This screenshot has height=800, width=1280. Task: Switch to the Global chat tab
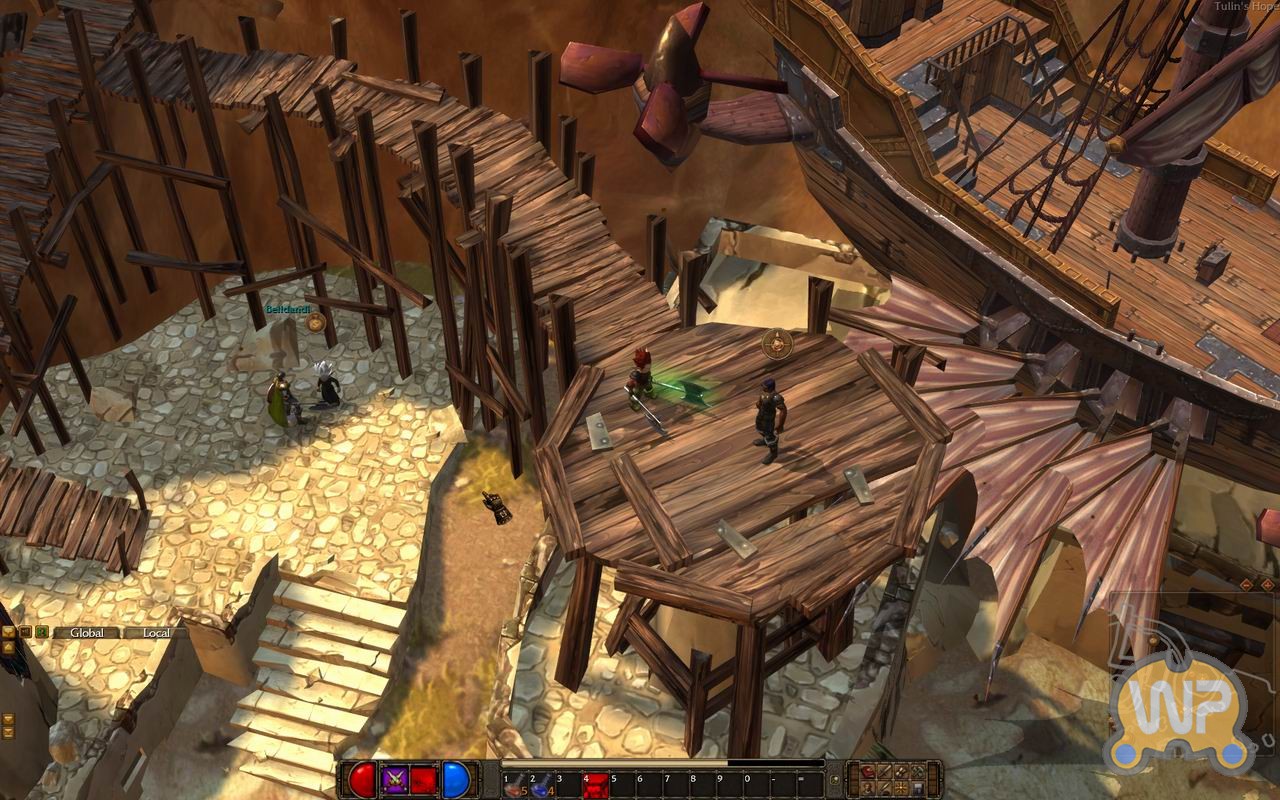tap(87, 633)
